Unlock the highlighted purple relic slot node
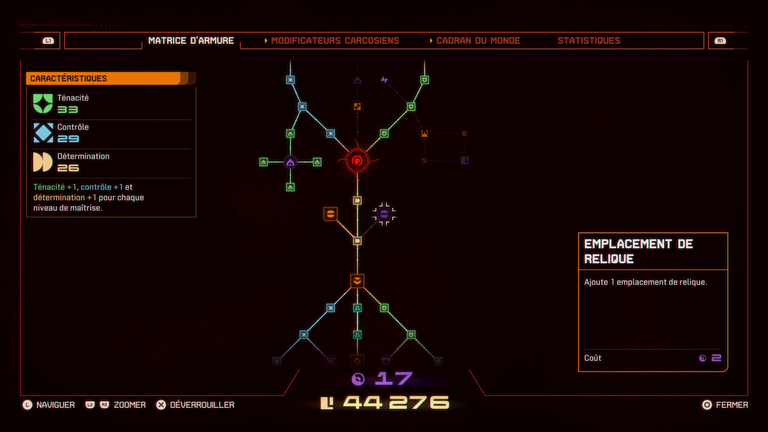 coord(384,213)
